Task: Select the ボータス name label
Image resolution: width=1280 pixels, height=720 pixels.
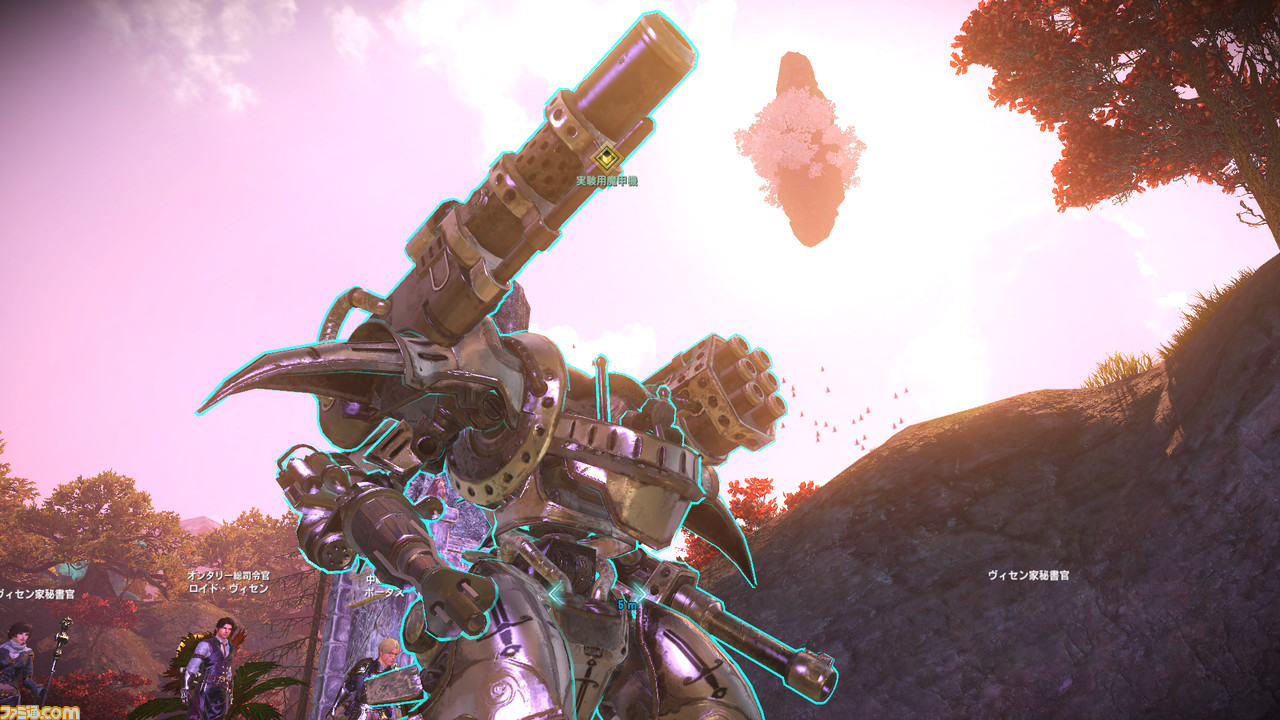Action: (384, 593)
